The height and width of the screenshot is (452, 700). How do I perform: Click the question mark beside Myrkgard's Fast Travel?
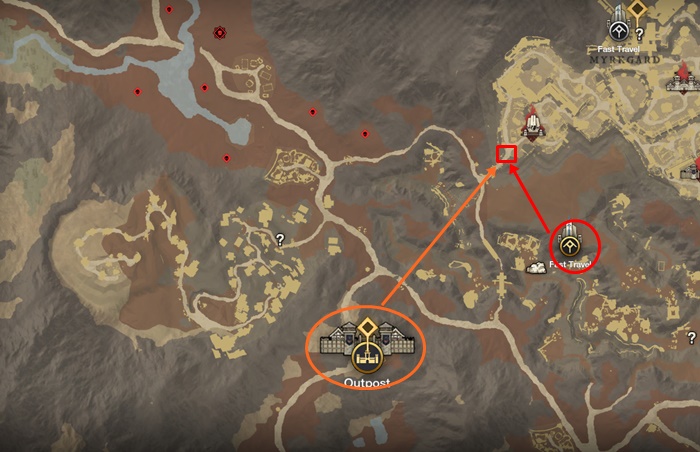point(639,33)
